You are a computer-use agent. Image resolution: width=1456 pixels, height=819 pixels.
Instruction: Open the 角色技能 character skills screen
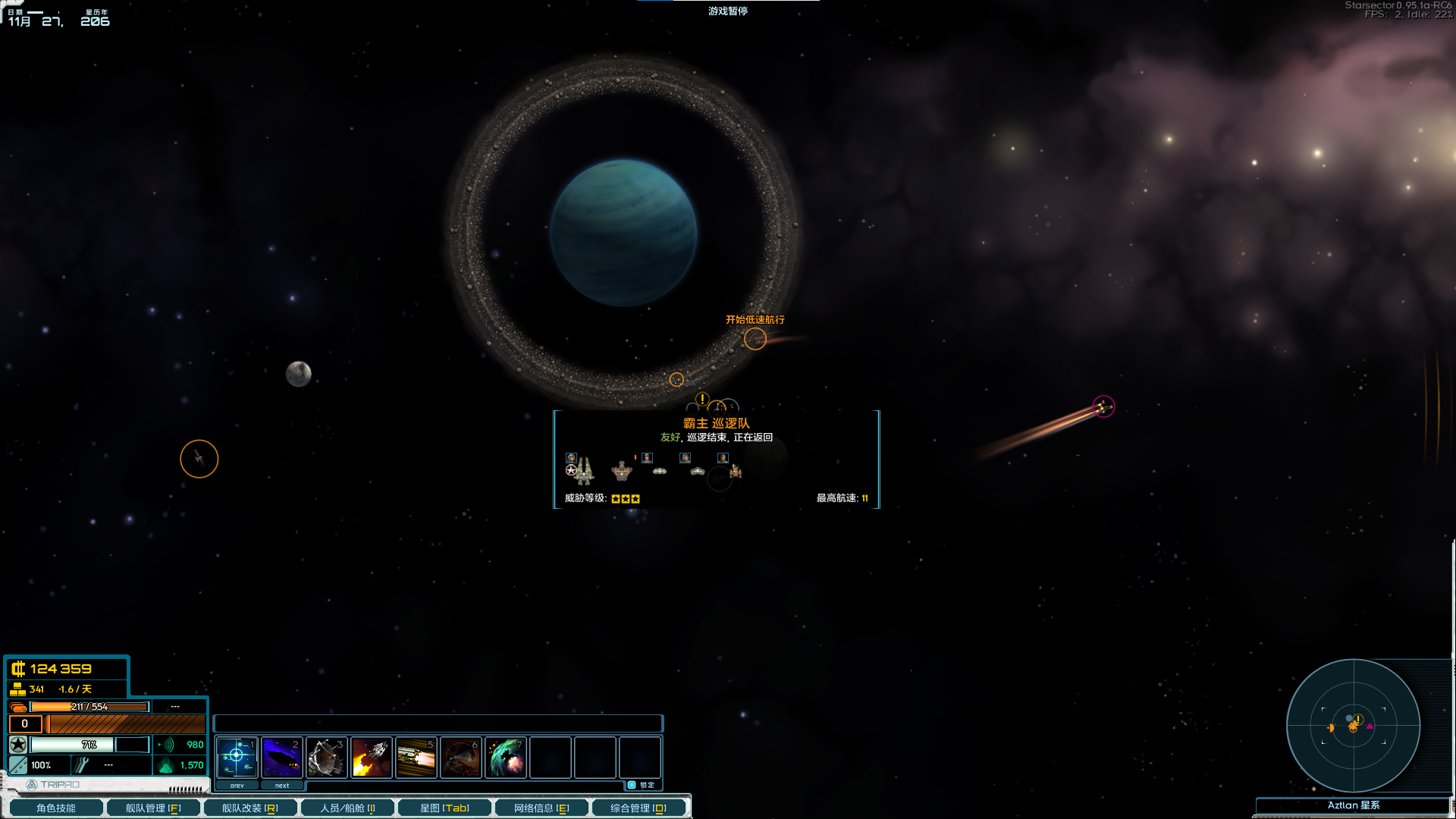(x=56, y=808)
